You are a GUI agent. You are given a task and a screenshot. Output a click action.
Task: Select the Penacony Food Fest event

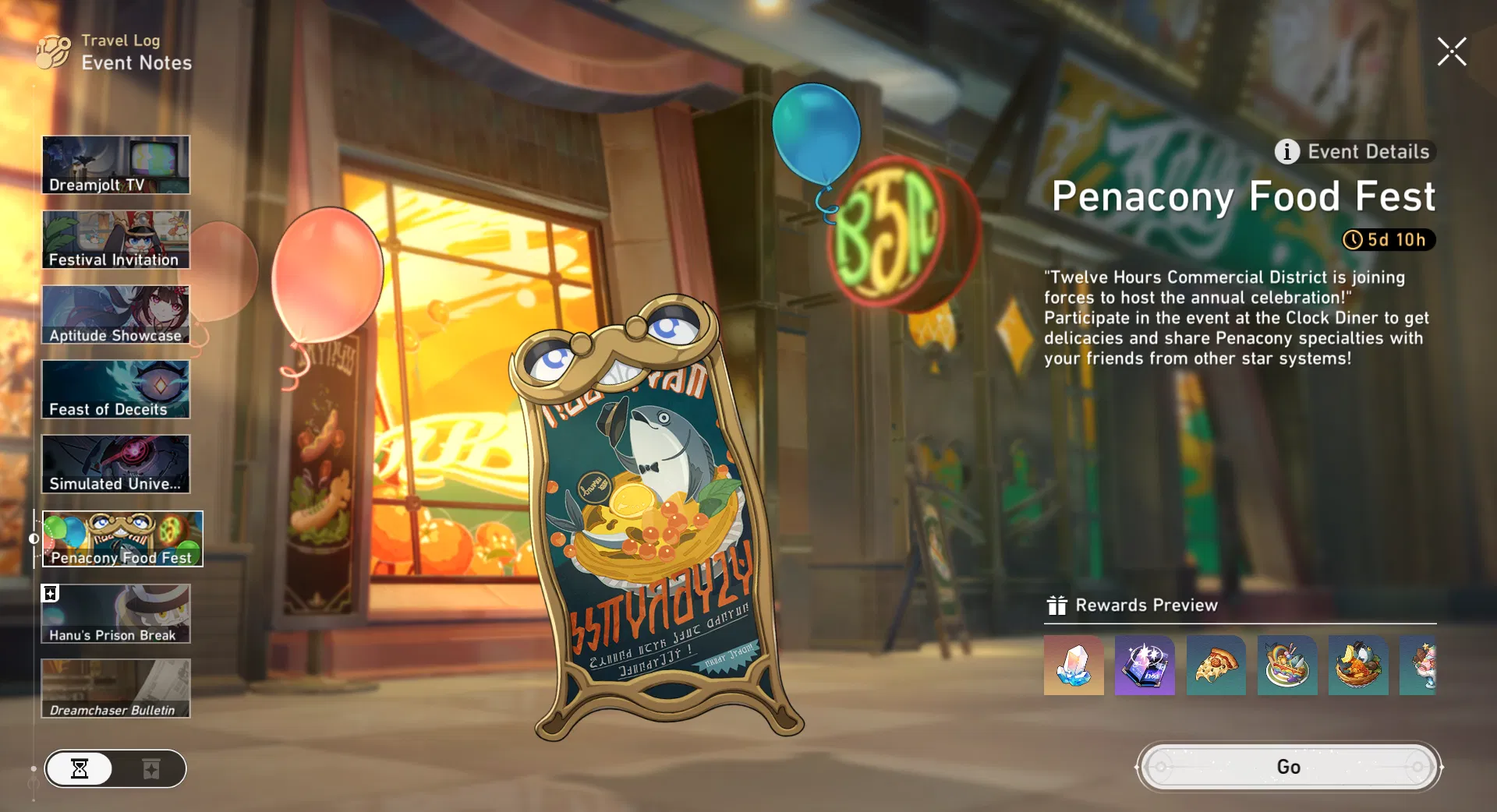[122, 538]
